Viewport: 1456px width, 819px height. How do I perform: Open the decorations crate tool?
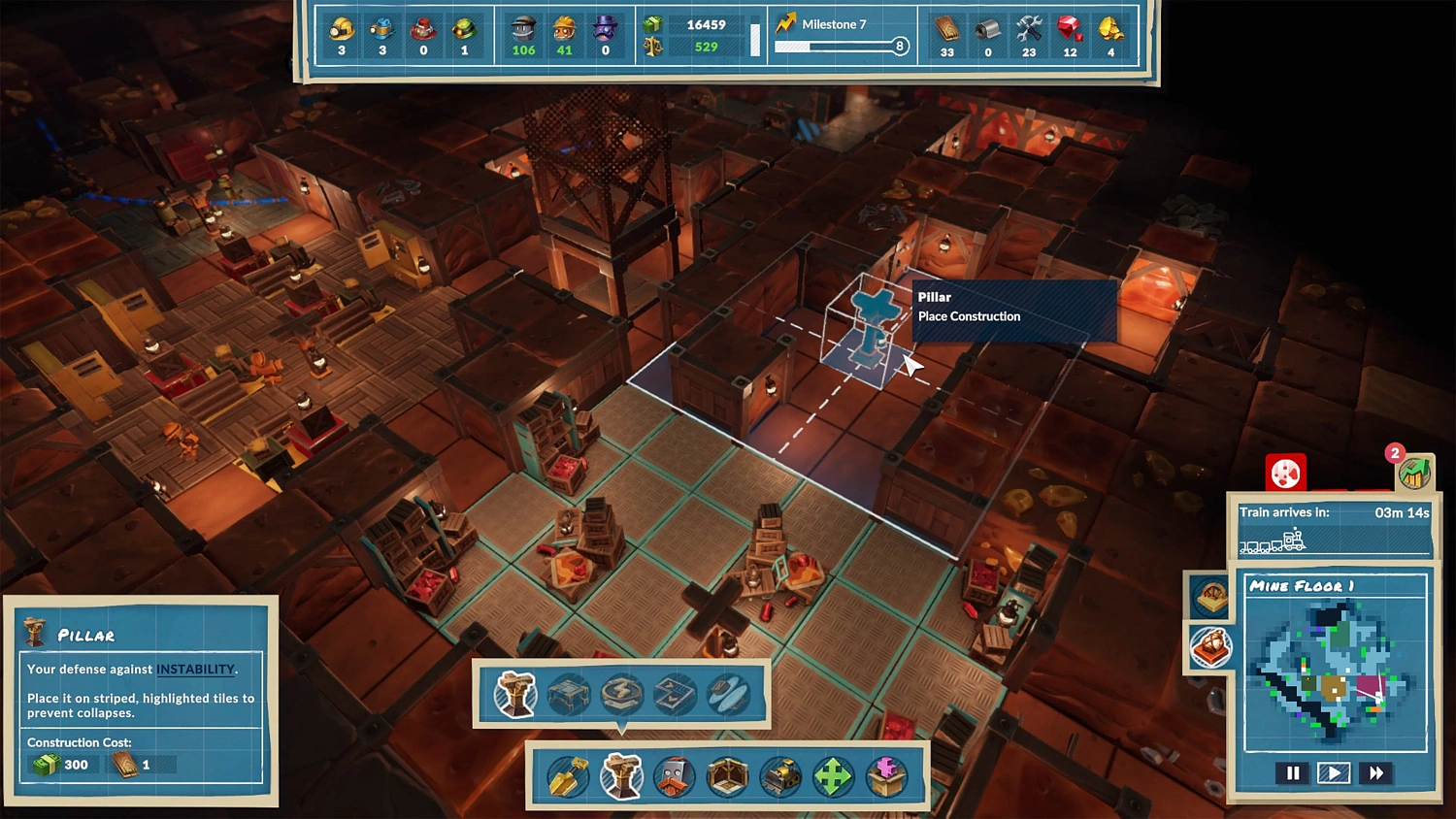(885, 776)
